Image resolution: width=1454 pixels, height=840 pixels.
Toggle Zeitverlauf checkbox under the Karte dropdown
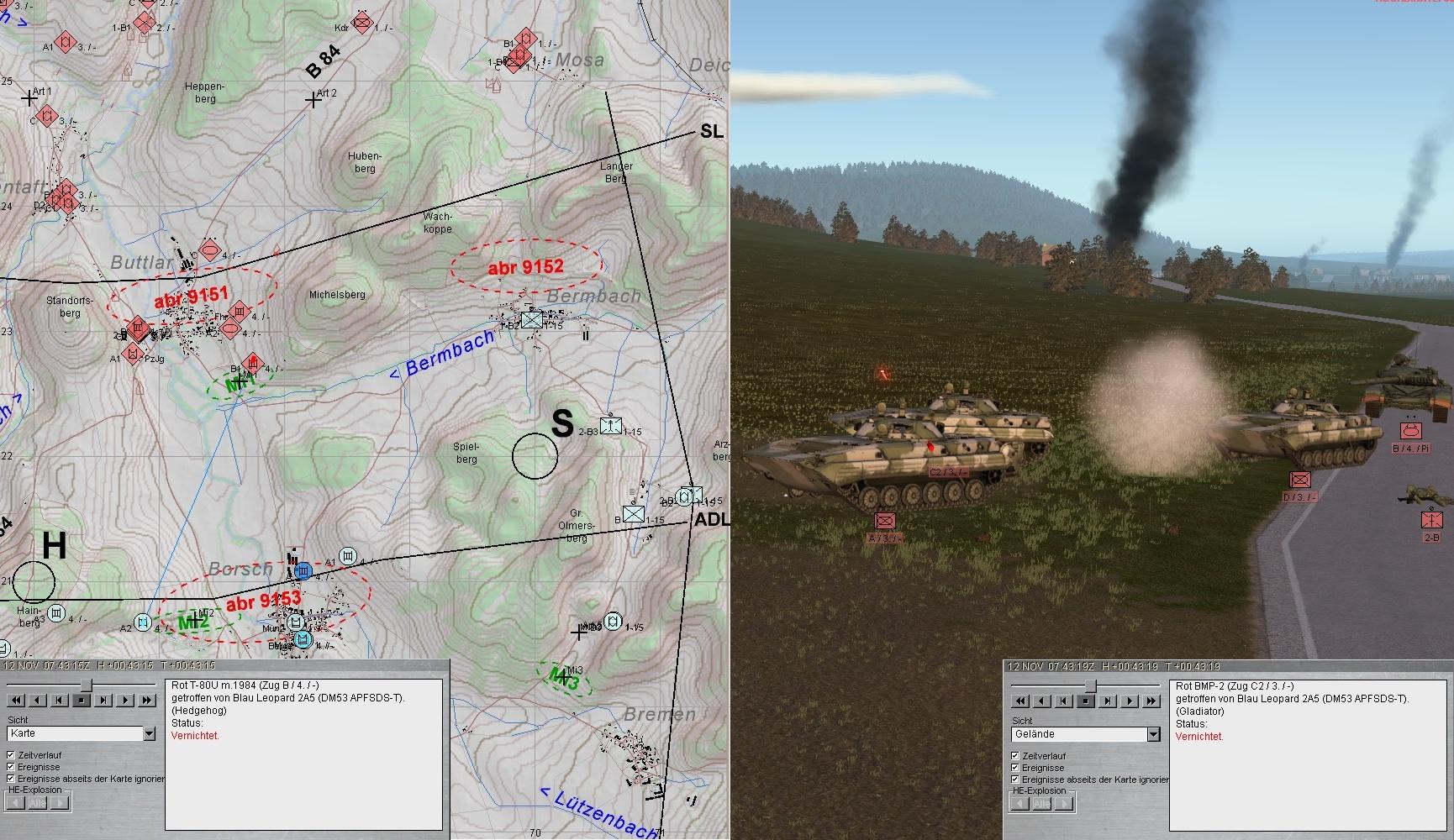(11, 755)
